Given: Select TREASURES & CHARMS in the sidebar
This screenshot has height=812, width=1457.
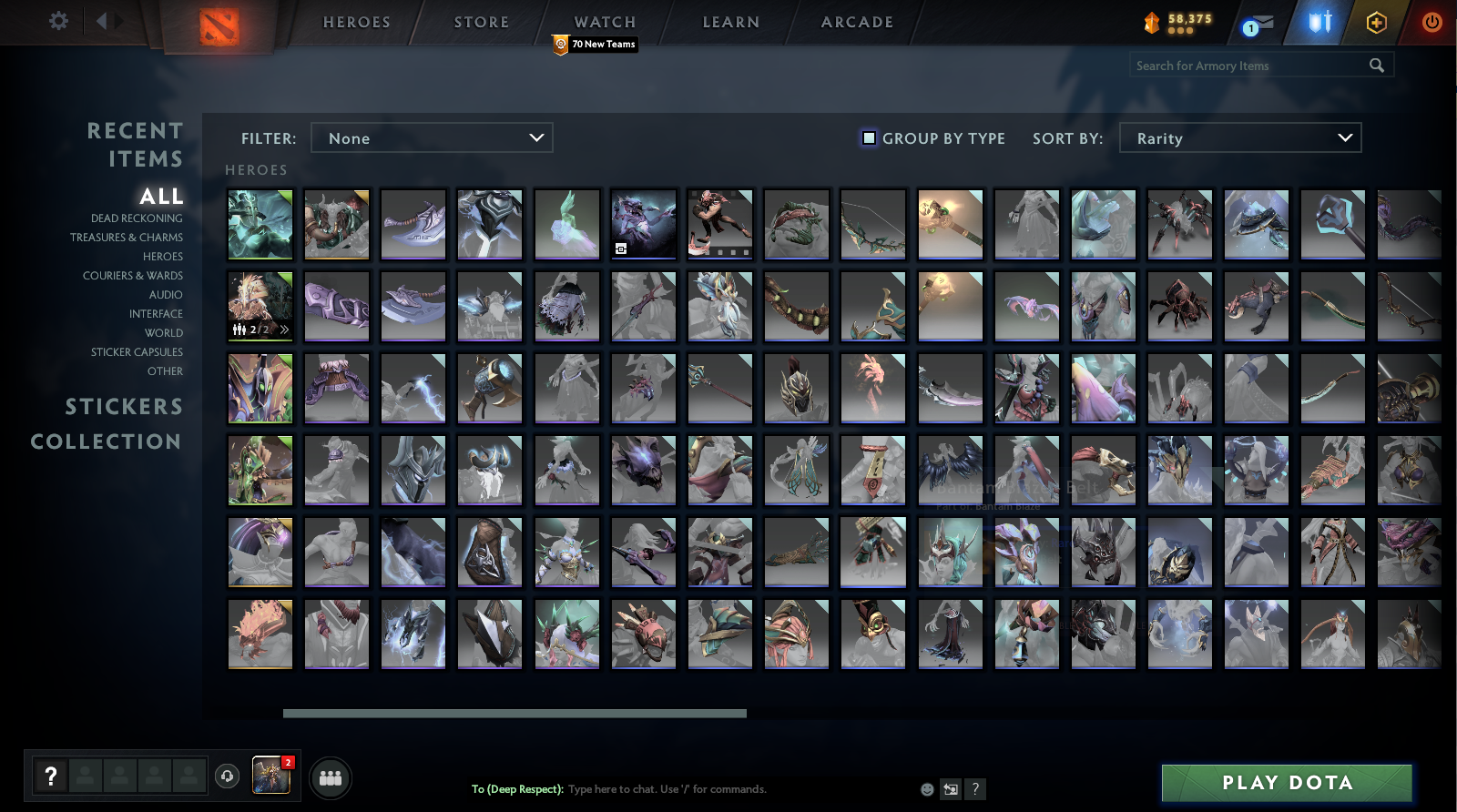Looking at the screenshot, I should (x=127, y=237).
